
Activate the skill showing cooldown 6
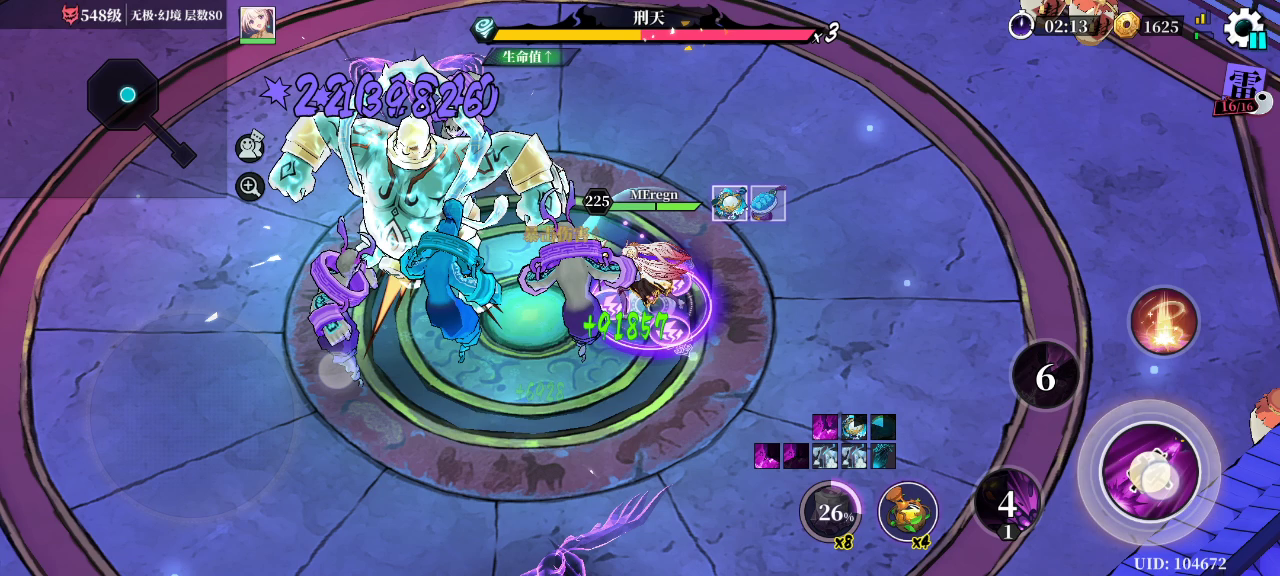[x=1045, y=376]
